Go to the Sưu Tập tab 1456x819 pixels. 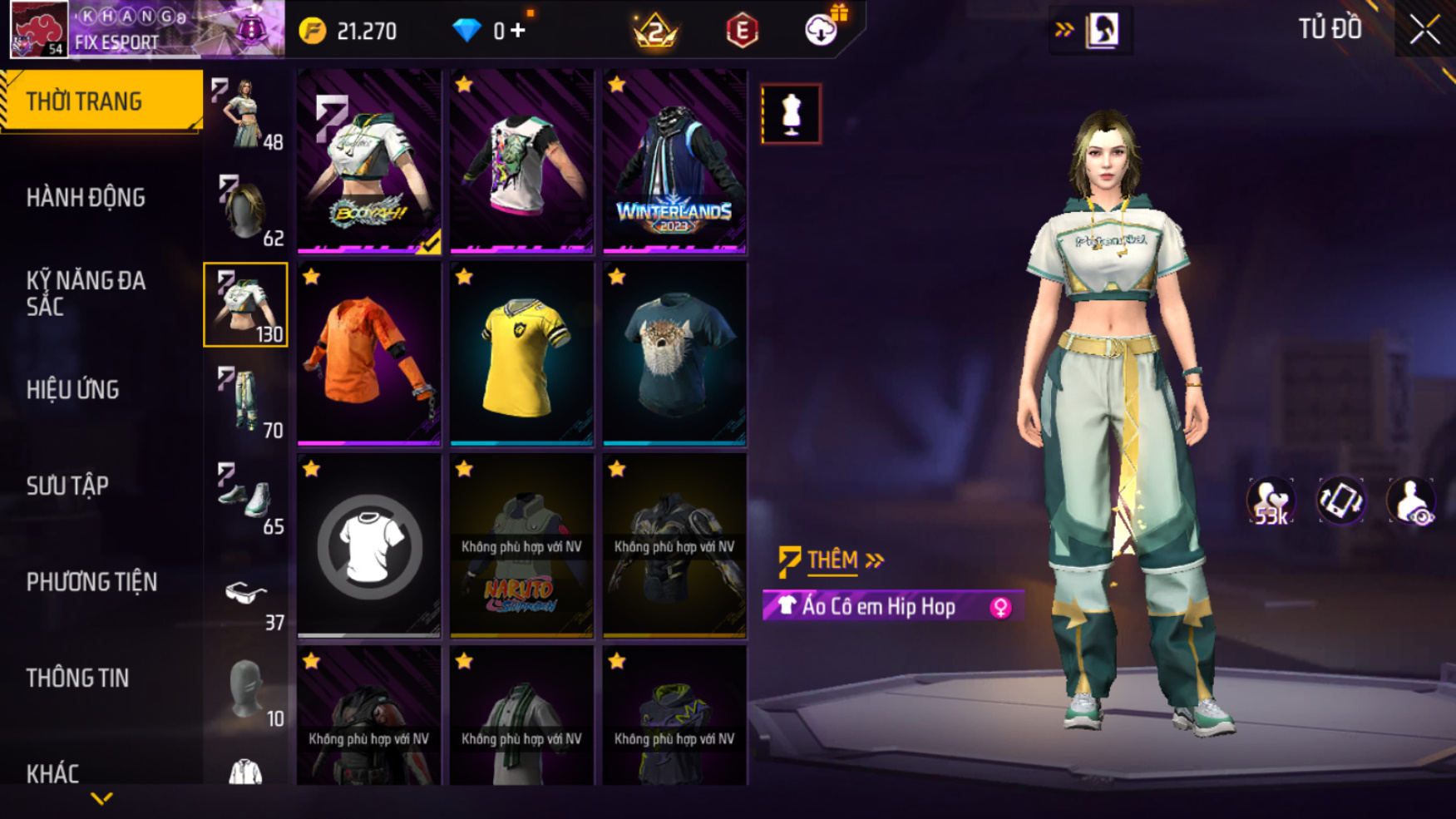[67, 486]
